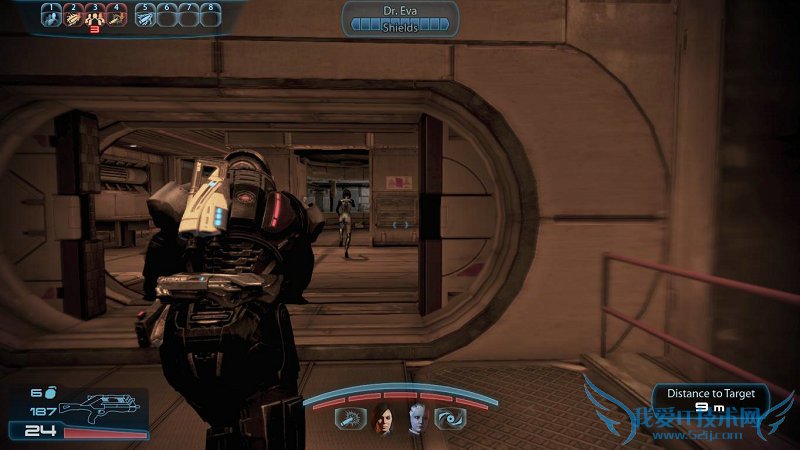The height and width of the screenshot is (450, 800).
Task: Choose the asari squadmate portrait
Action: point(415,421)
